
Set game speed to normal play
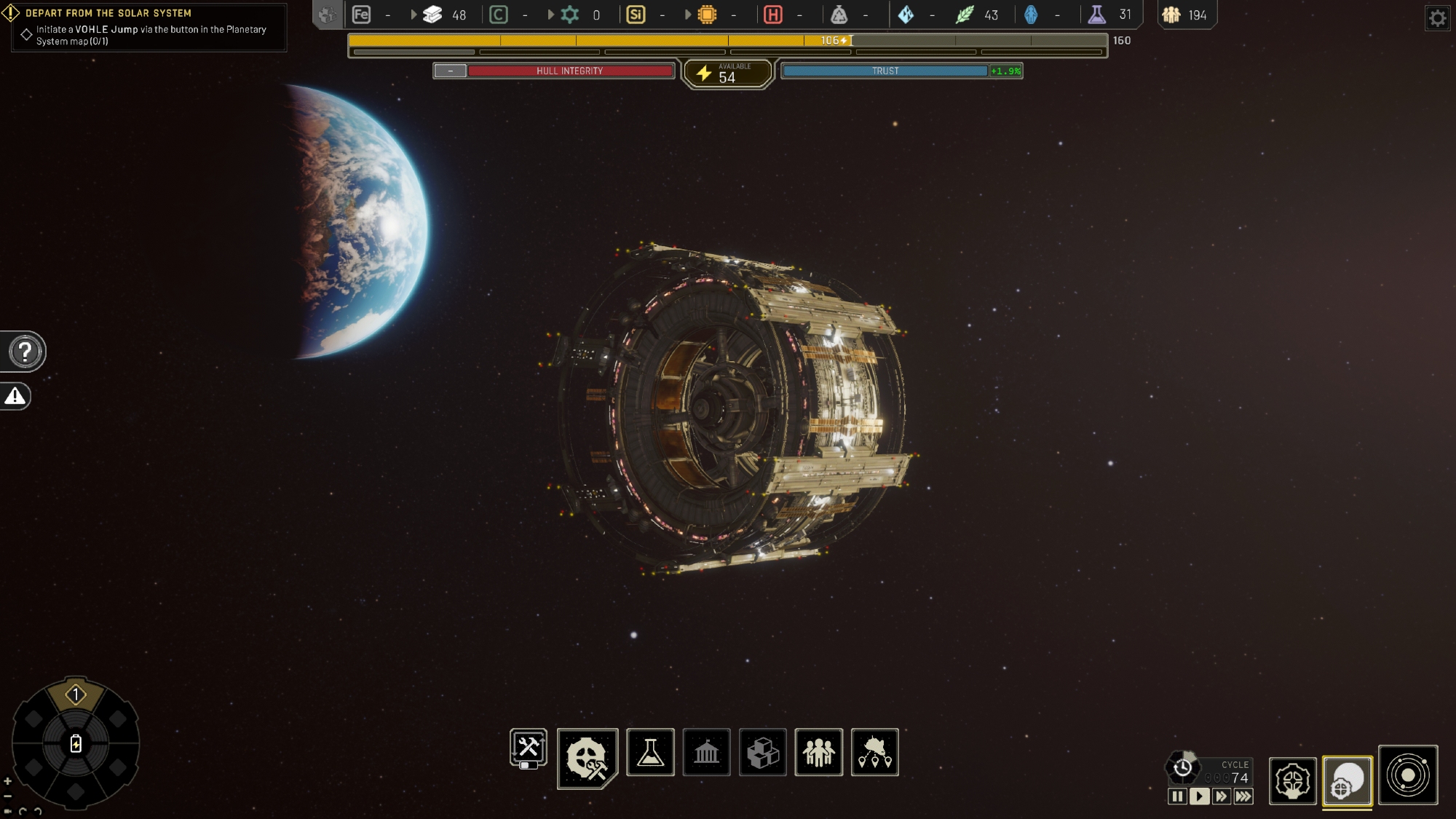pos(1199,796)
